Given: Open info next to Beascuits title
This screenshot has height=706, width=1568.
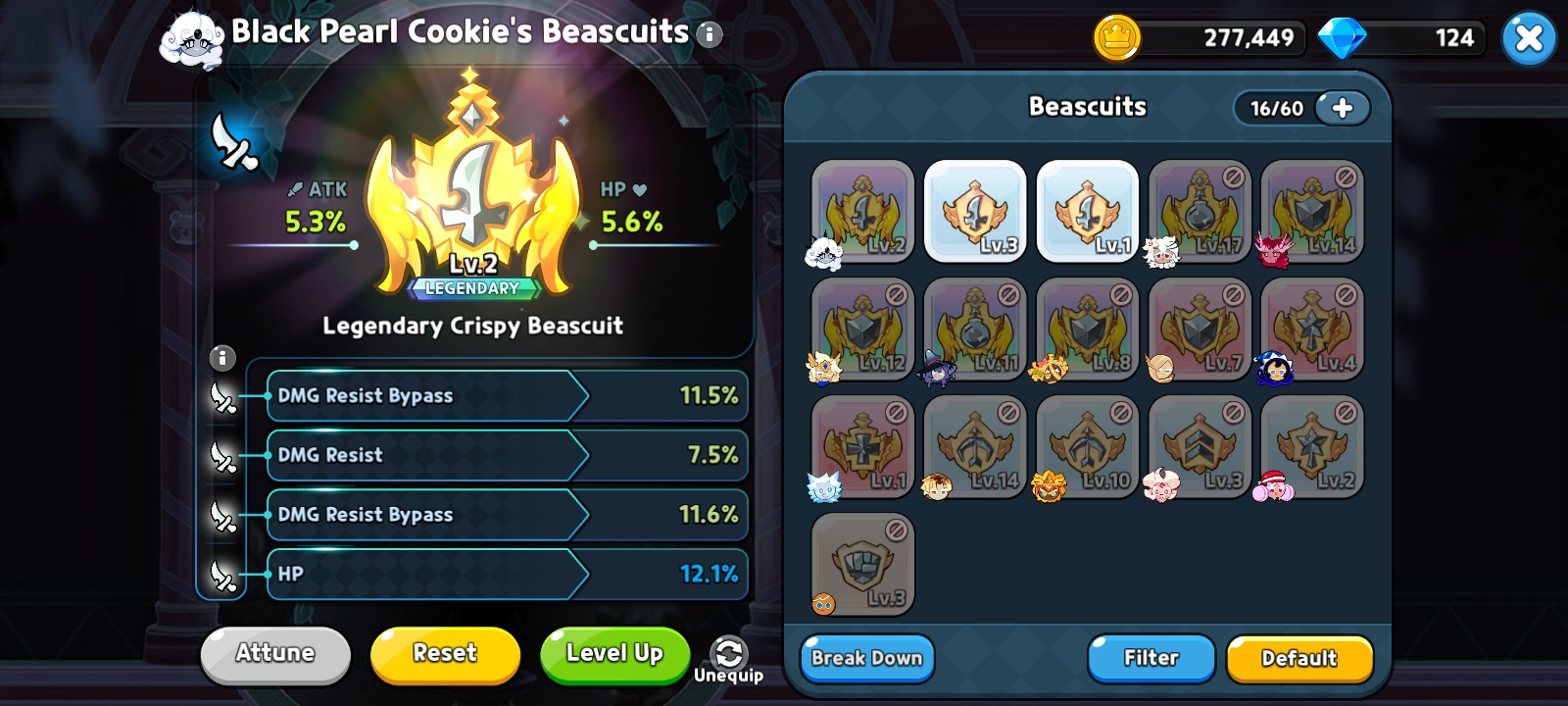Looking at the screenshot, I should tap(708, 33).
